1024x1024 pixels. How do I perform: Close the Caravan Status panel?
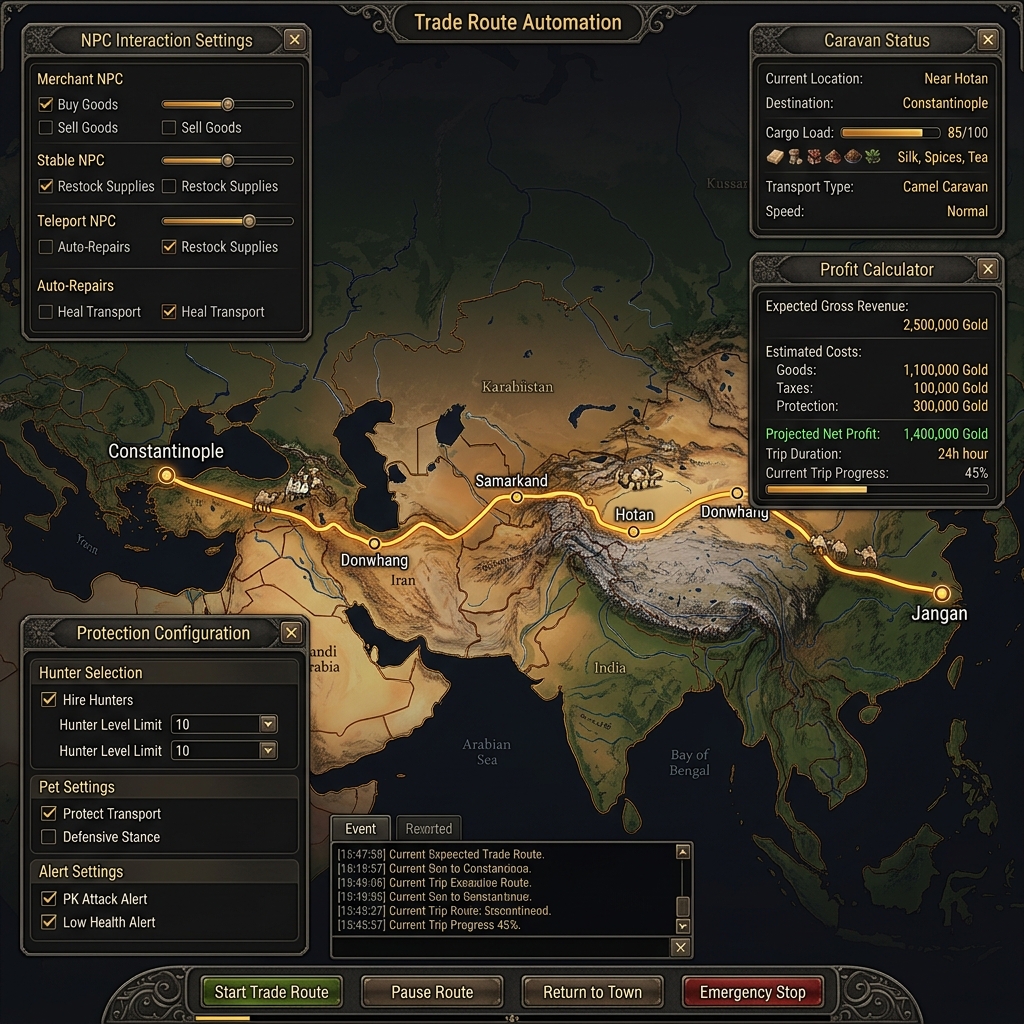(988, 40)
